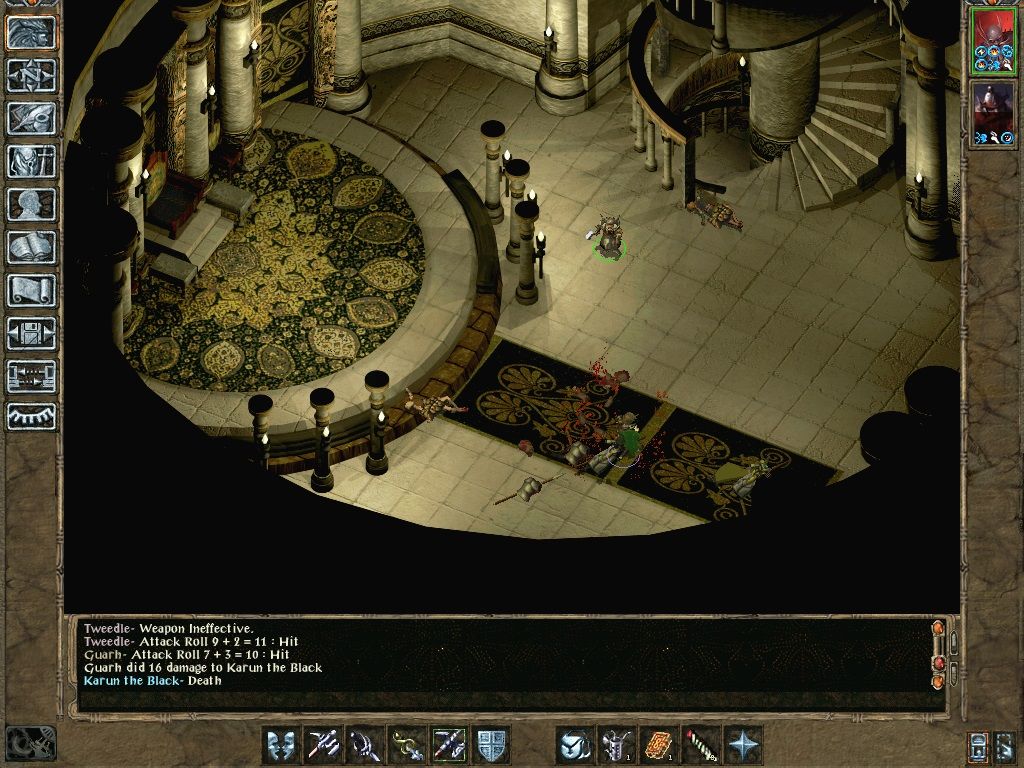Select the second party member portrait
The image size is (1024, 768).
pyautogui.click(x=993, y=113)
